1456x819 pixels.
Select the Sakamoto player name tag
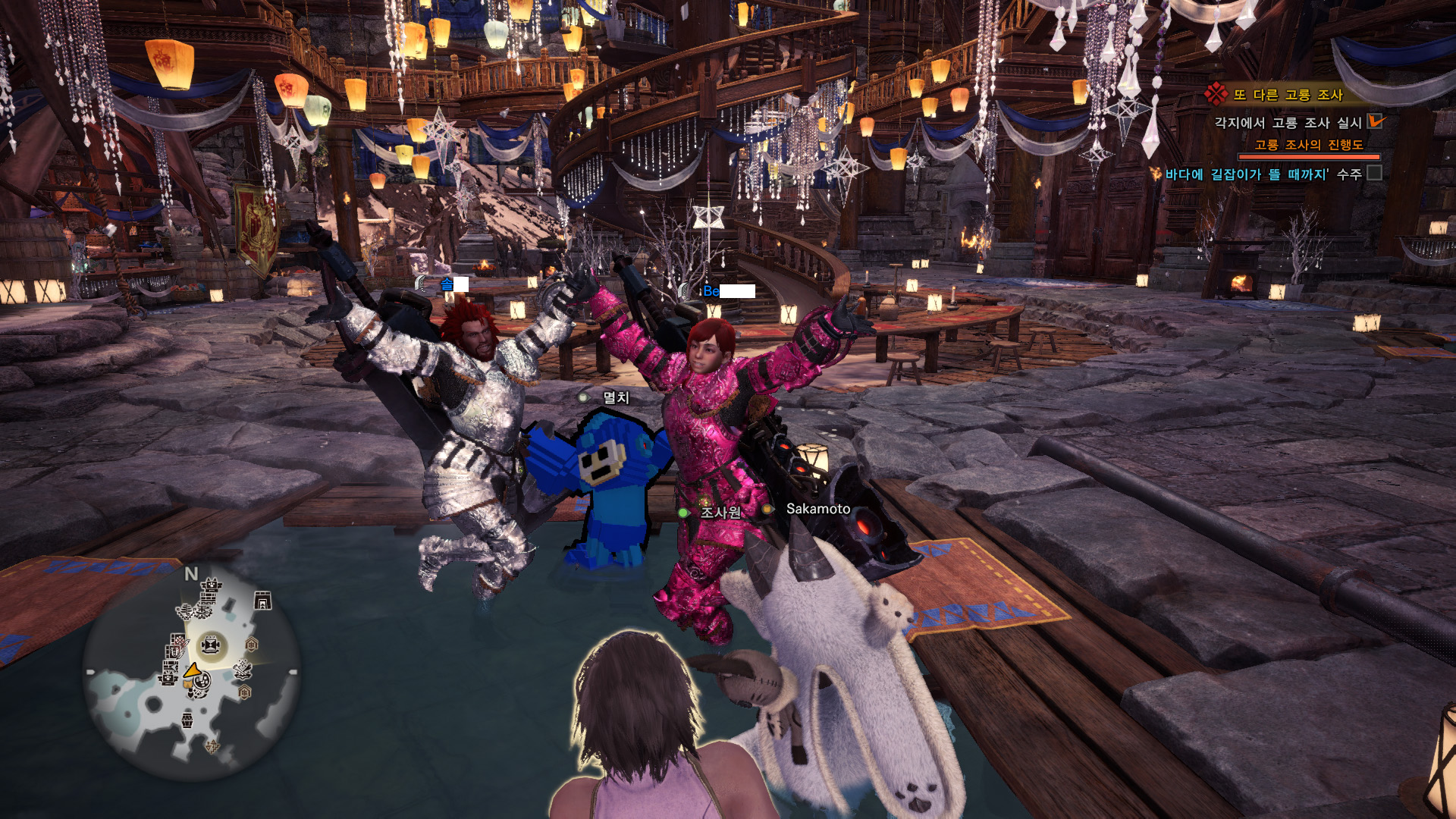[x=817, y=509]
